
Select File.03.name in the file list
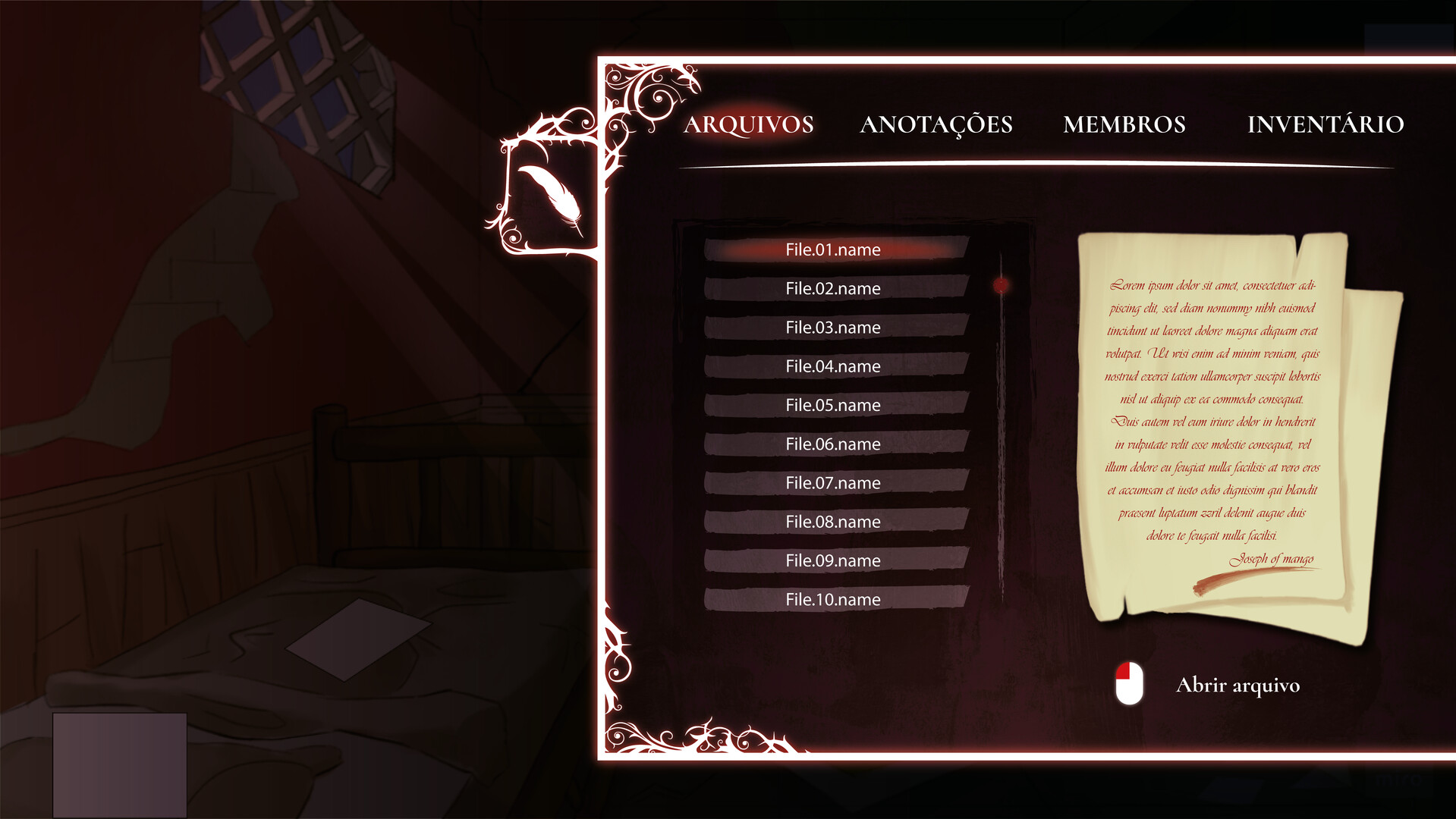pyautogui.click(x=832, y=327)
